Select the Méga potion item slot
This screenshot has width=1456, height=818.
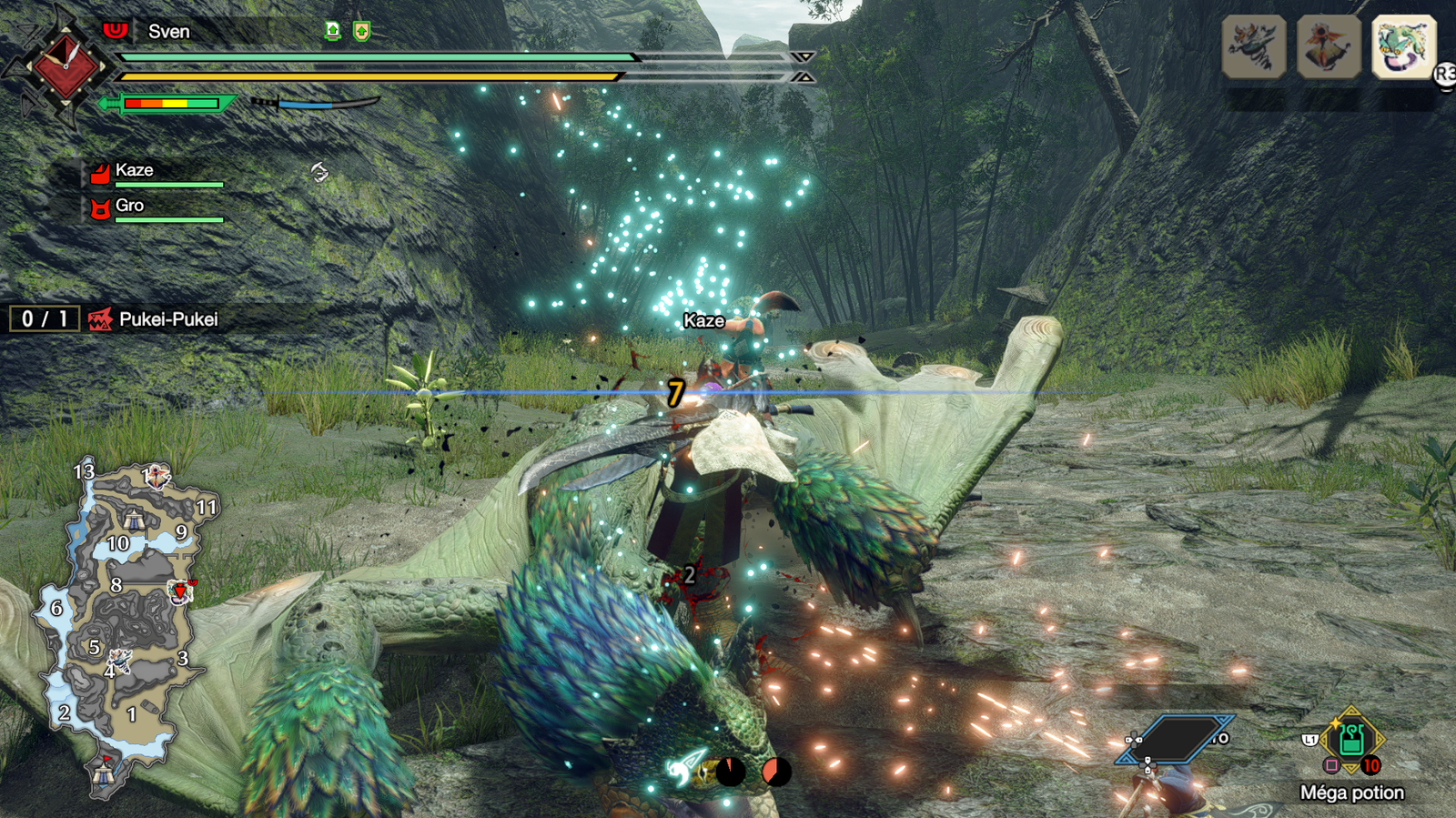(x=1351, y=742)
